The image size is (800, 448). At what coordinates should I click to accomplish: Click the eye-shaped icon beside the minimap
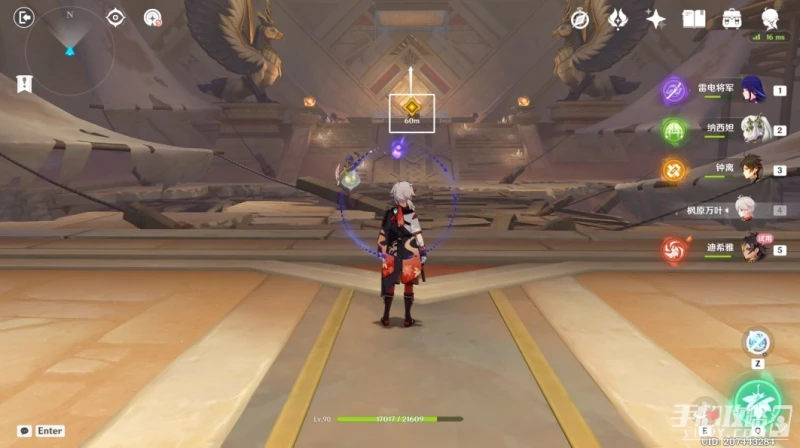[116, 17]
